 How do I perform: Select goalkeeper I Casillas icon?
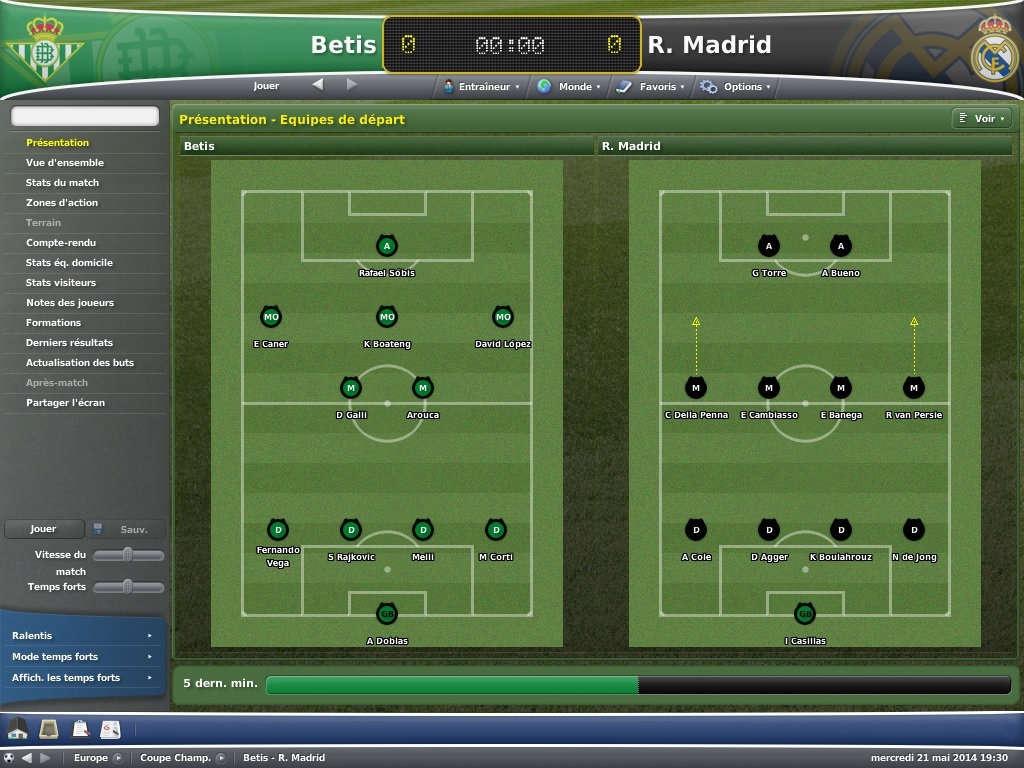click(805, 614)
